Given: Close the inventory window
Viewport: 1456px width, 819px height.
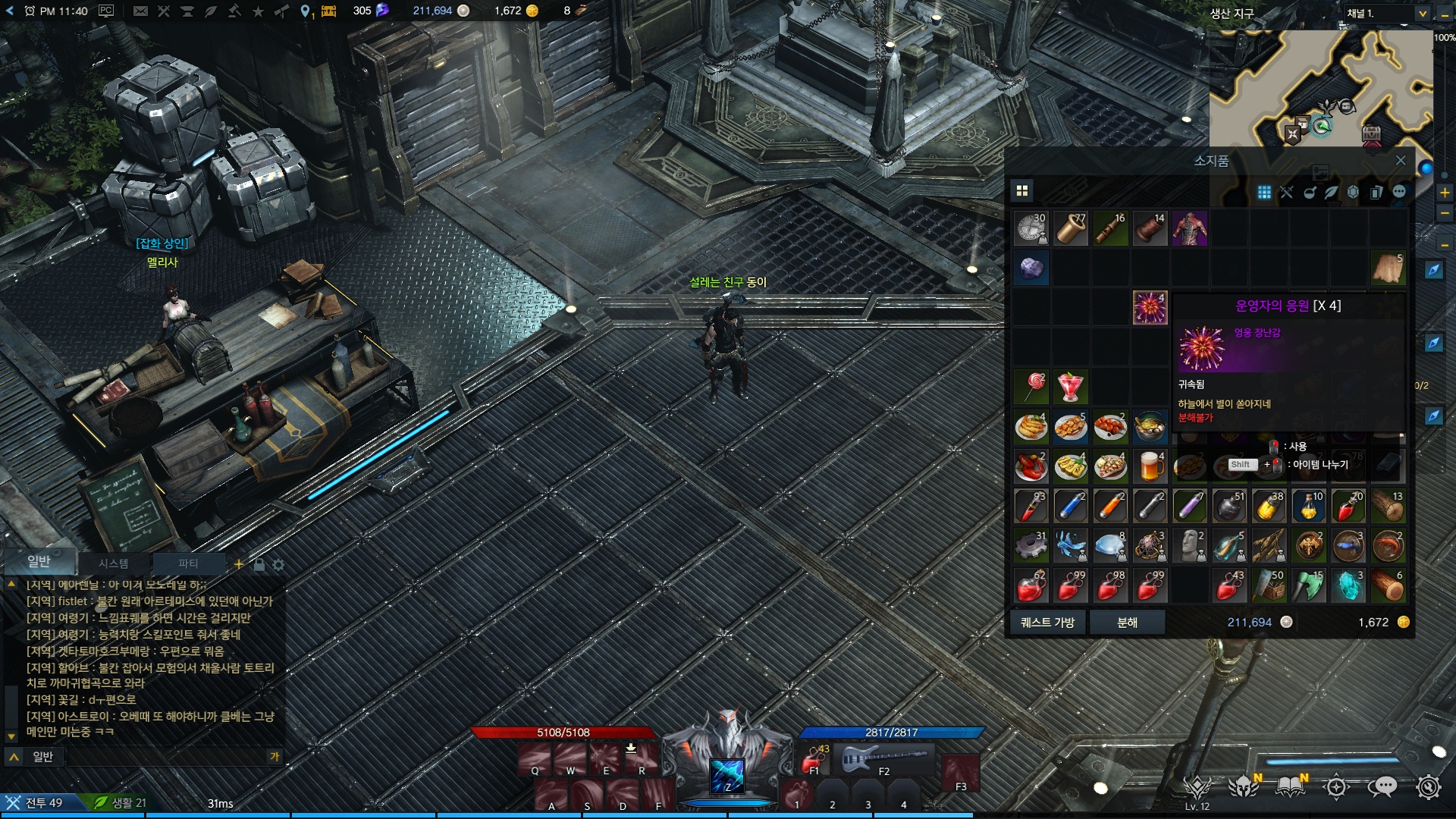Looking at the screenshot, I should [x=1401, y=161].
